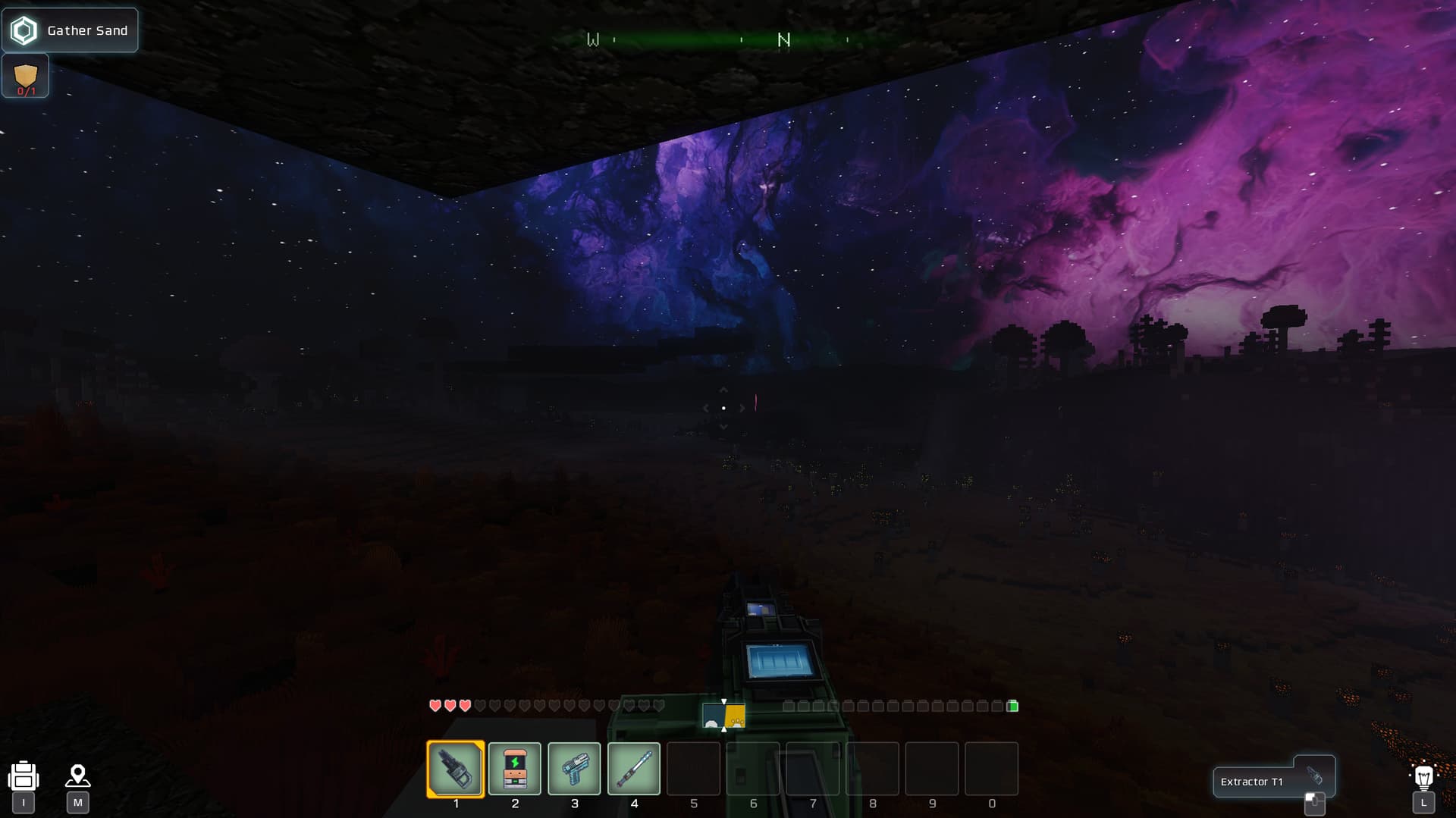Open the backpack inventory icon
Viewport: 1456px width, 818px height.
point(24,777)
